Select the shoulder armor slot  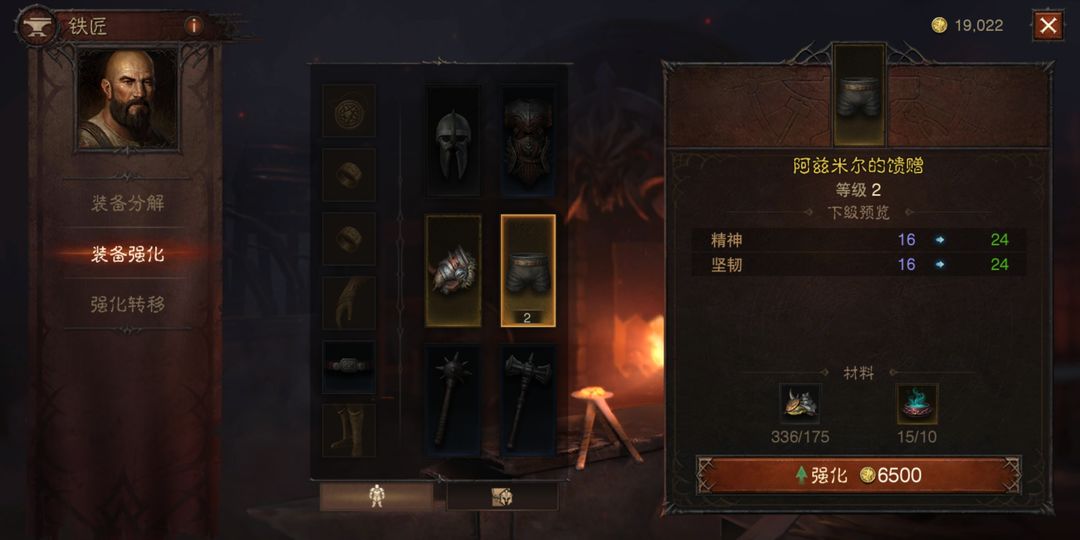pyautogui.click(x=453, y=270)
